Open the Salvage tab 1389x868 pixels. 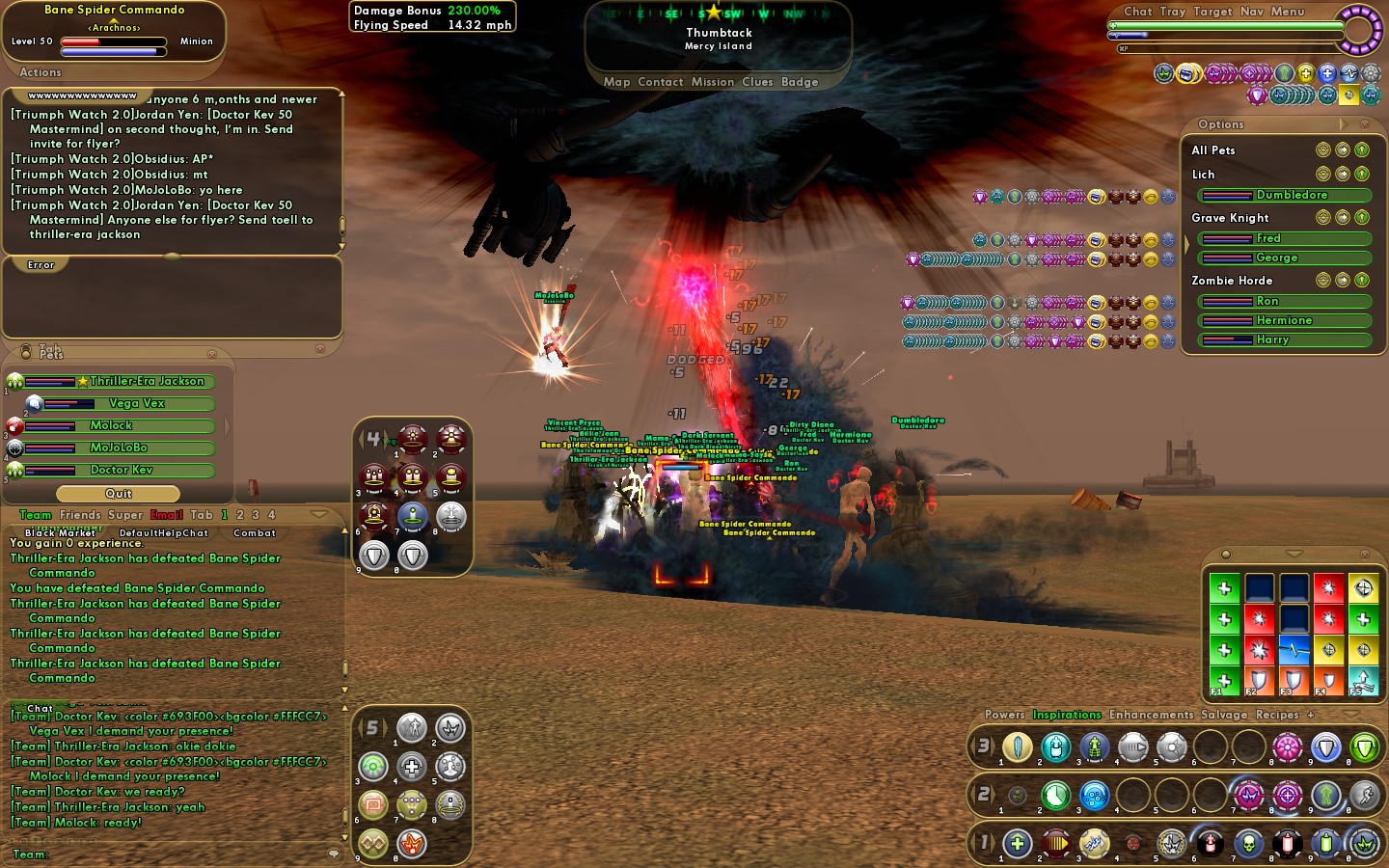(x=1224, y=715)
